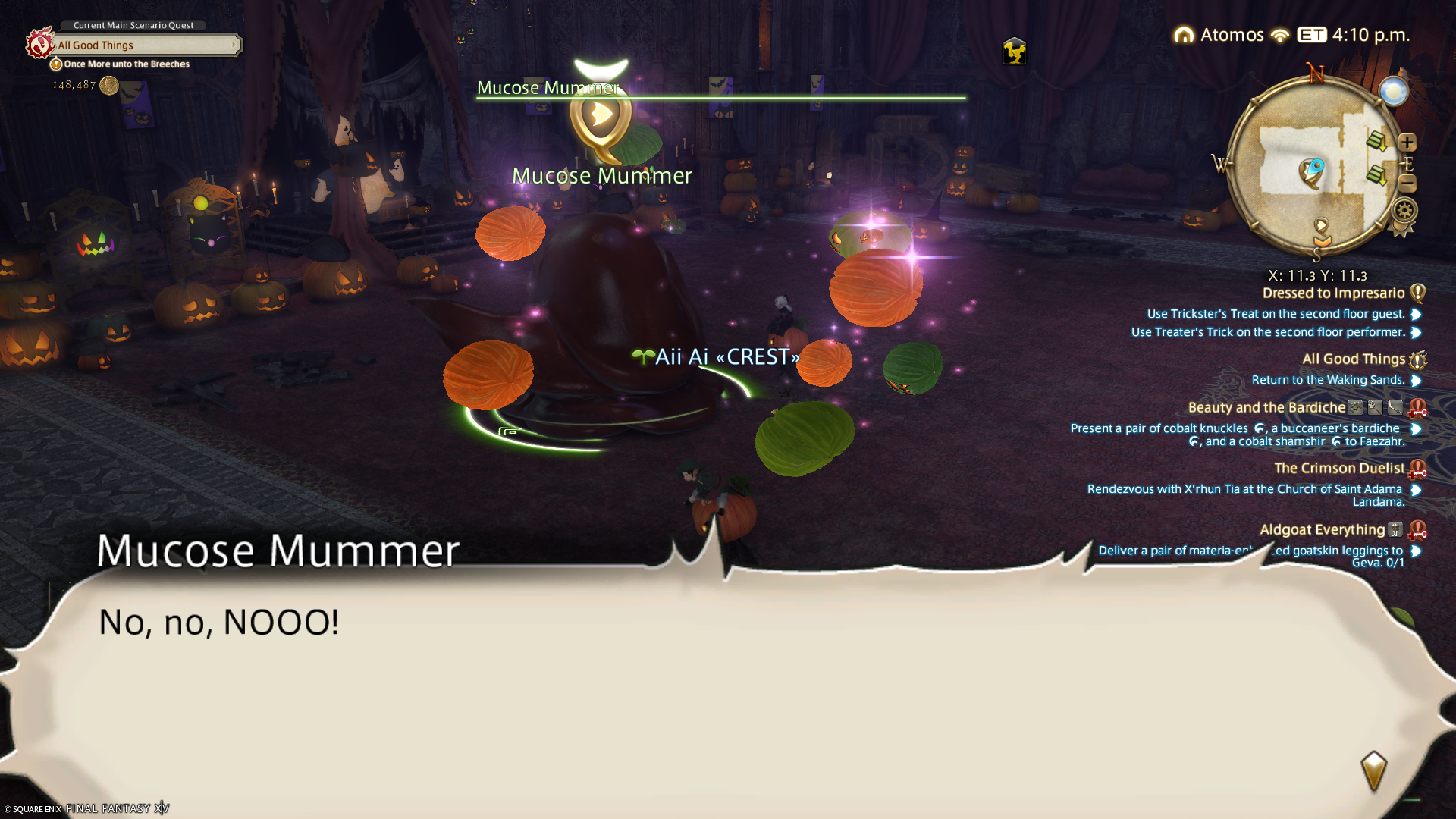This screenshot has width=1456, height=819.
Task: Select Return to the Waking Sands objective
Action: (1328, 380)
